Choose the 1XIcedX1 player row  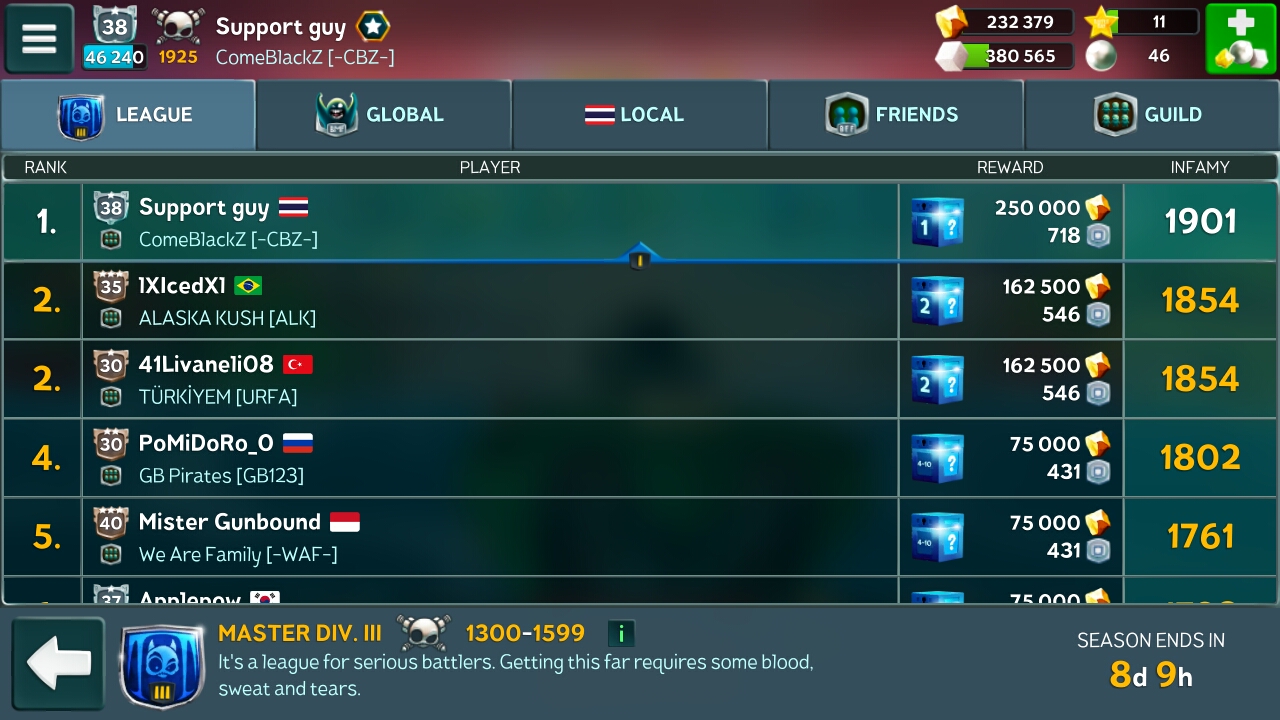pos(490,301)
